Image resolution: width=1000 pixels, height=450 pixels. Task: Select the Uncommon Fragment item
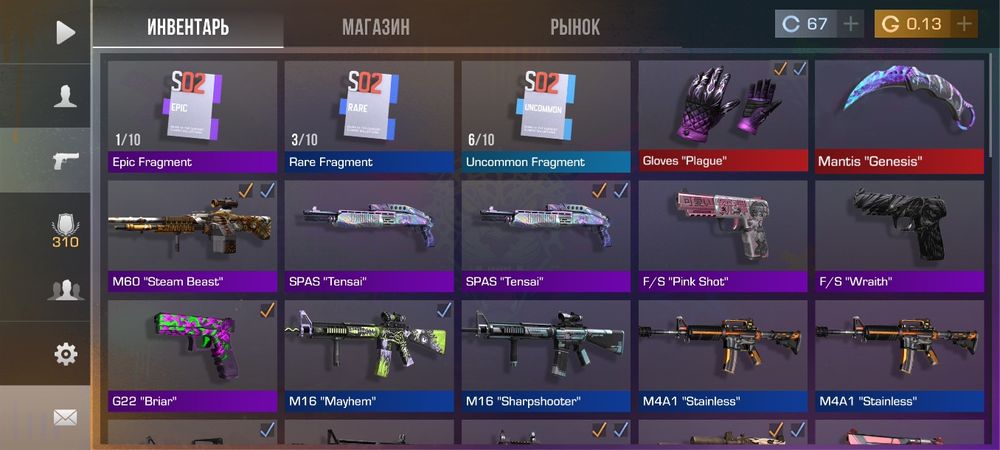[x=546, y=115]
